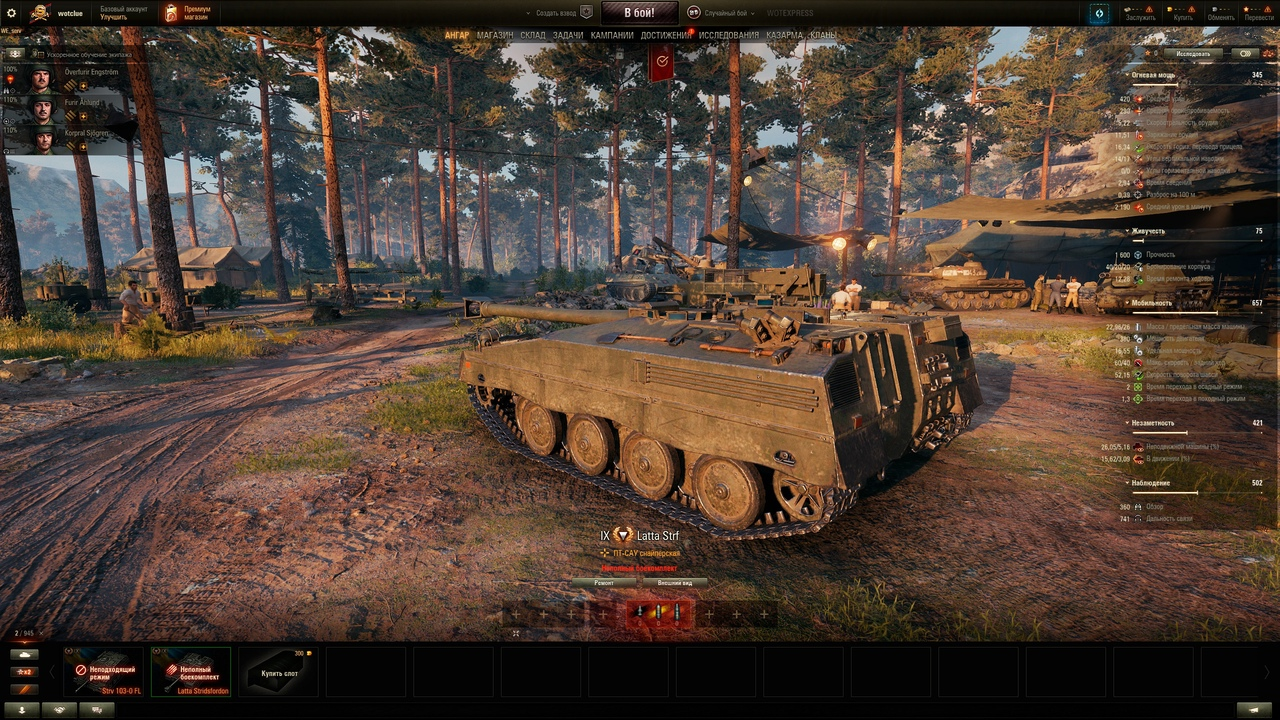Open the red ammunition shells slot
The width and height of the screenshot is (1280, 720).
[657, 613]
